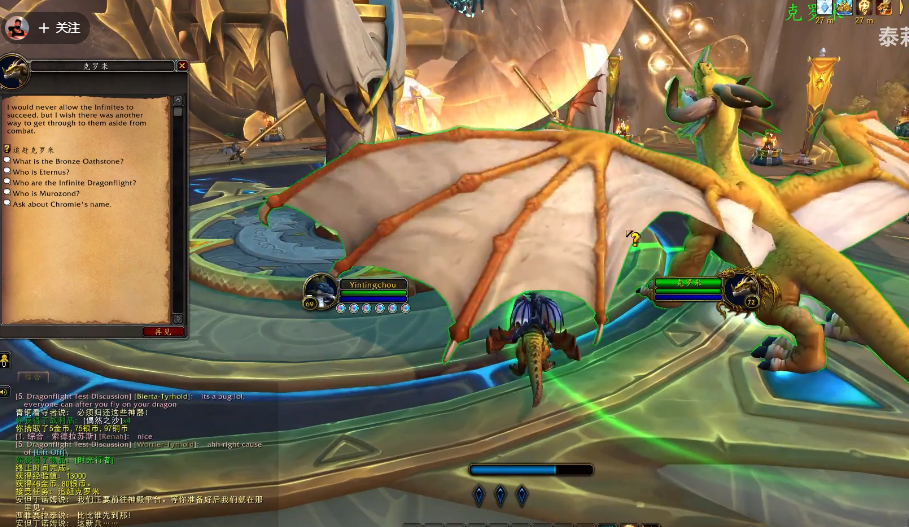Open the streamer's avatar profile
The image size is (909, 527).
coord(17,28)
